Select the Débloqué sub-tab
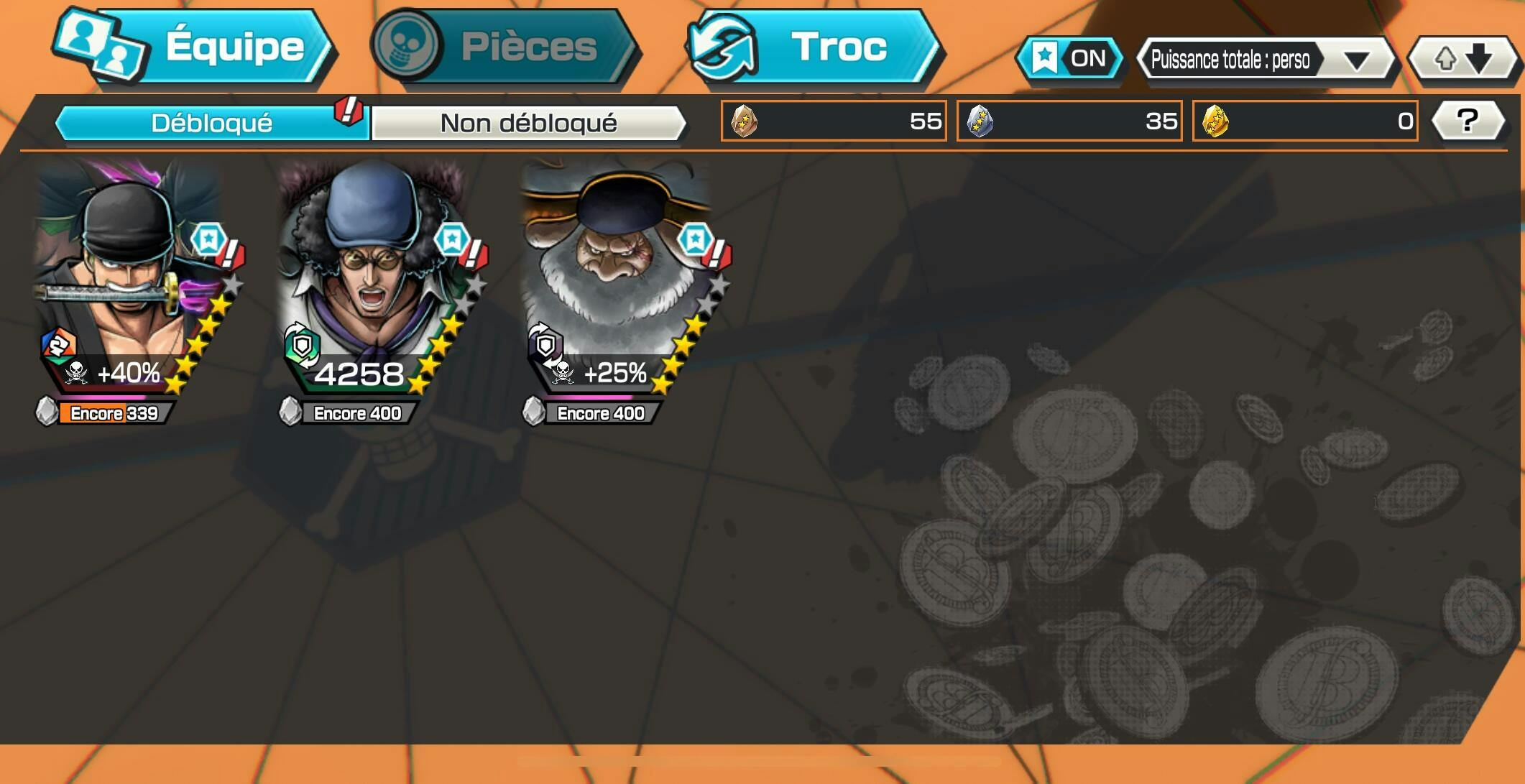The height and width of the screenshot is (784, 1525). [x=211, y=123]
